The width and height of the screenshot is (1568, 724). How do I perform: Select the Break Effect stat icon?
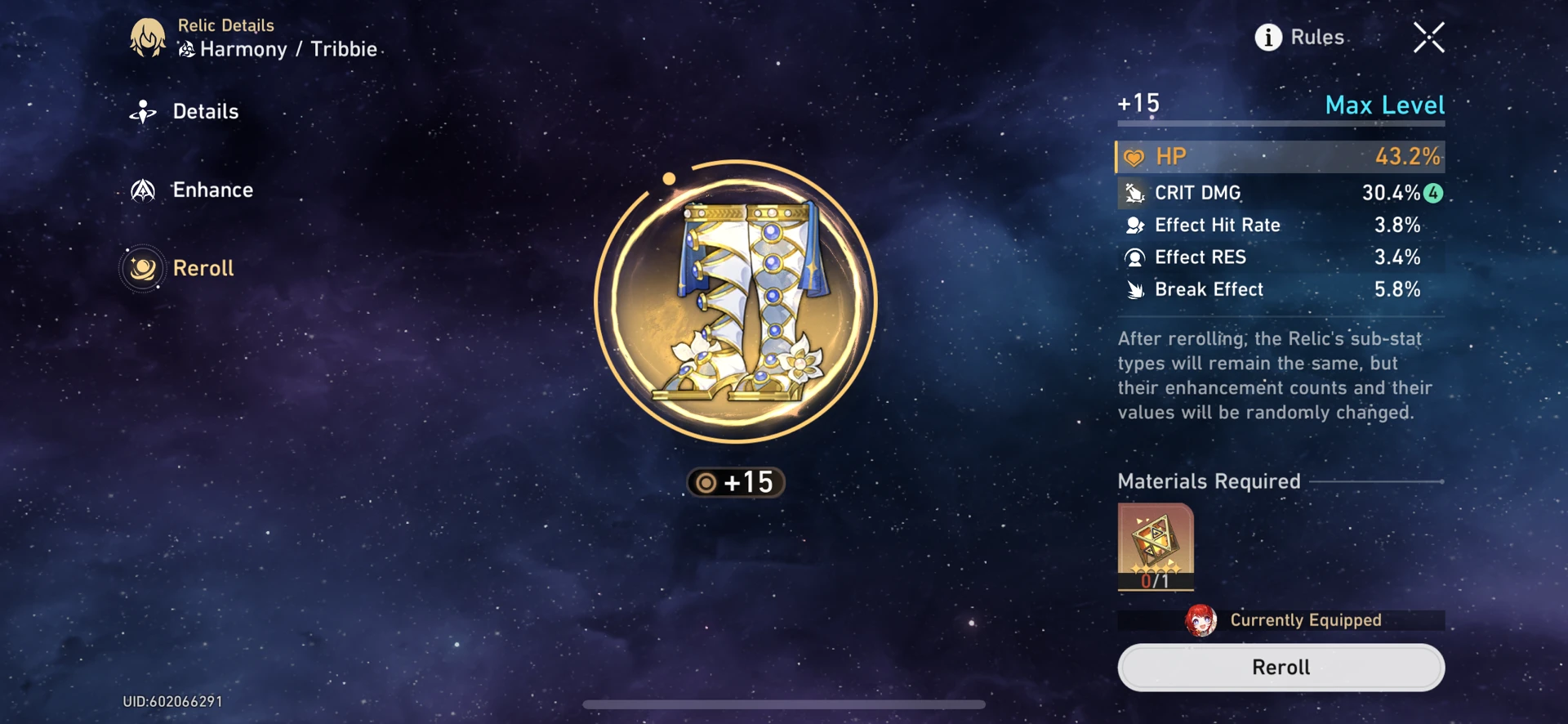tap(1134, 289)
